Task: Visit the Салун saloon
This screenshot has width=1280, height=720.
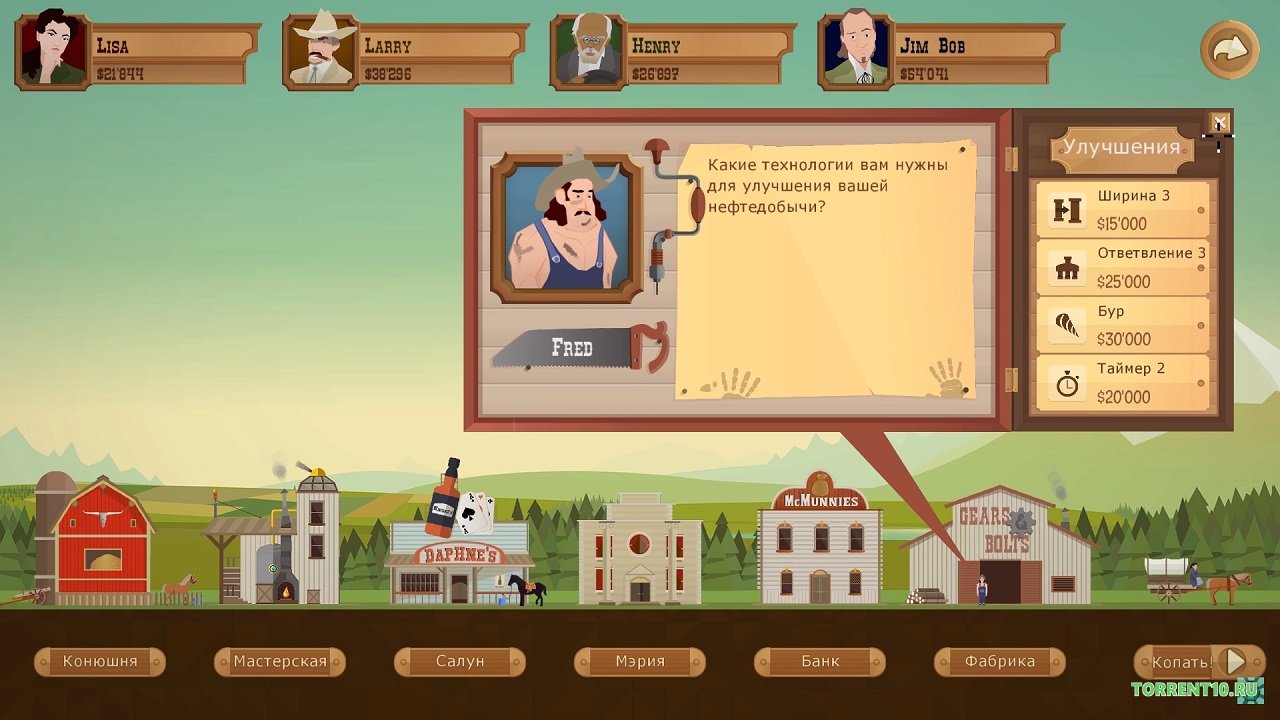Action: tap(460, 661)
